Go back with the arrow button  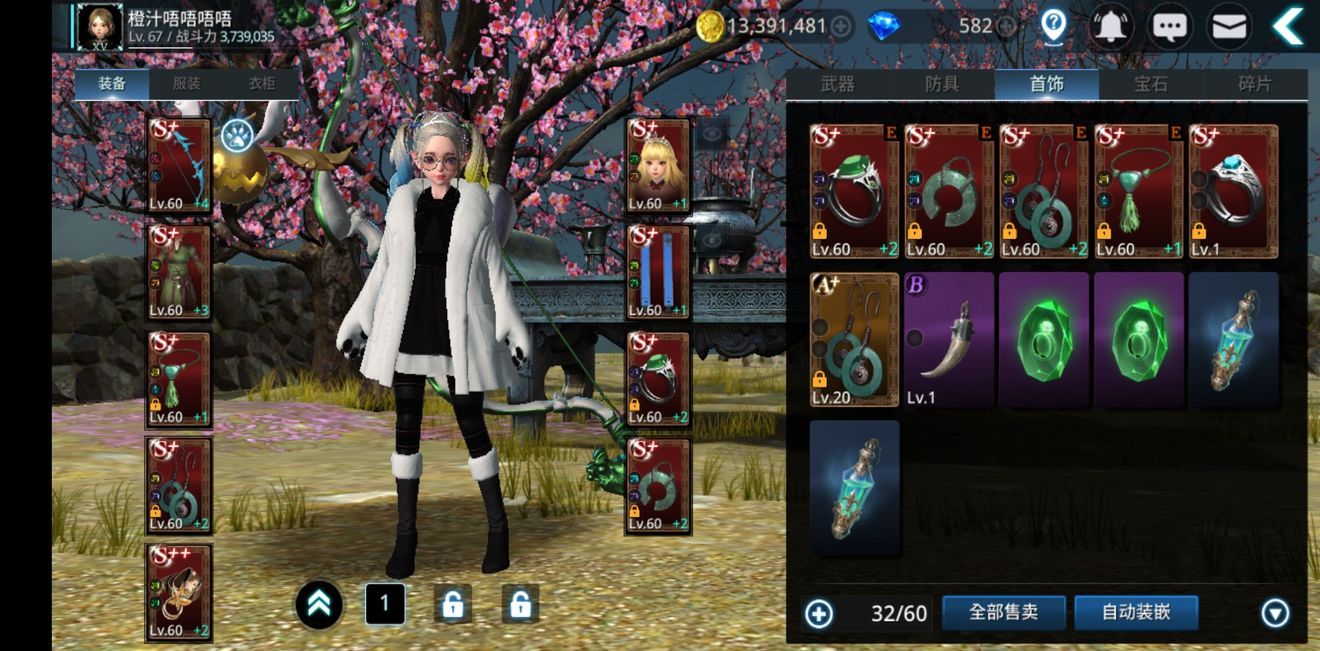(1288, 26)
